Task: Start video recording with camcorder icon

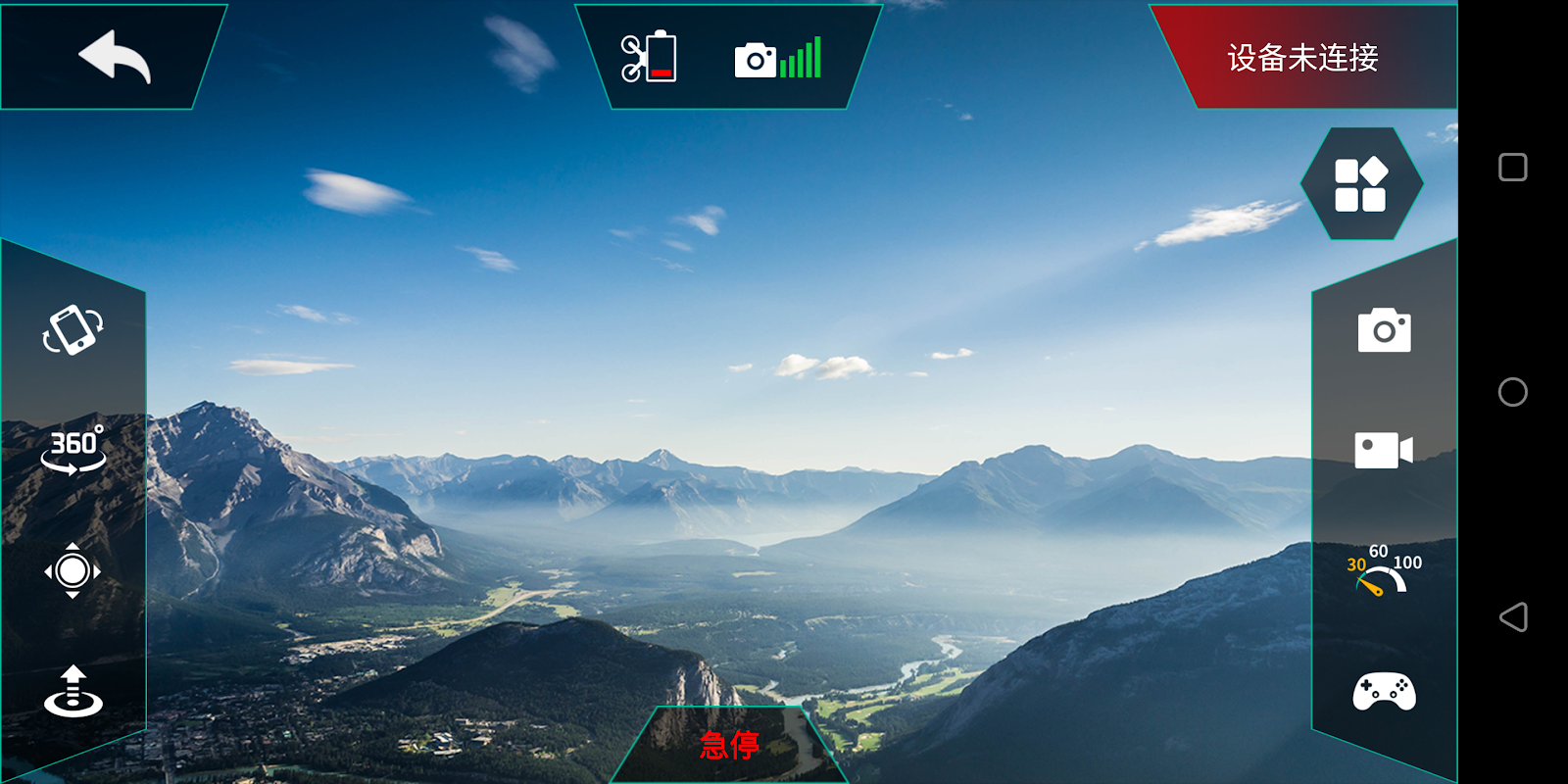Action: click(x=1384, y=451)
